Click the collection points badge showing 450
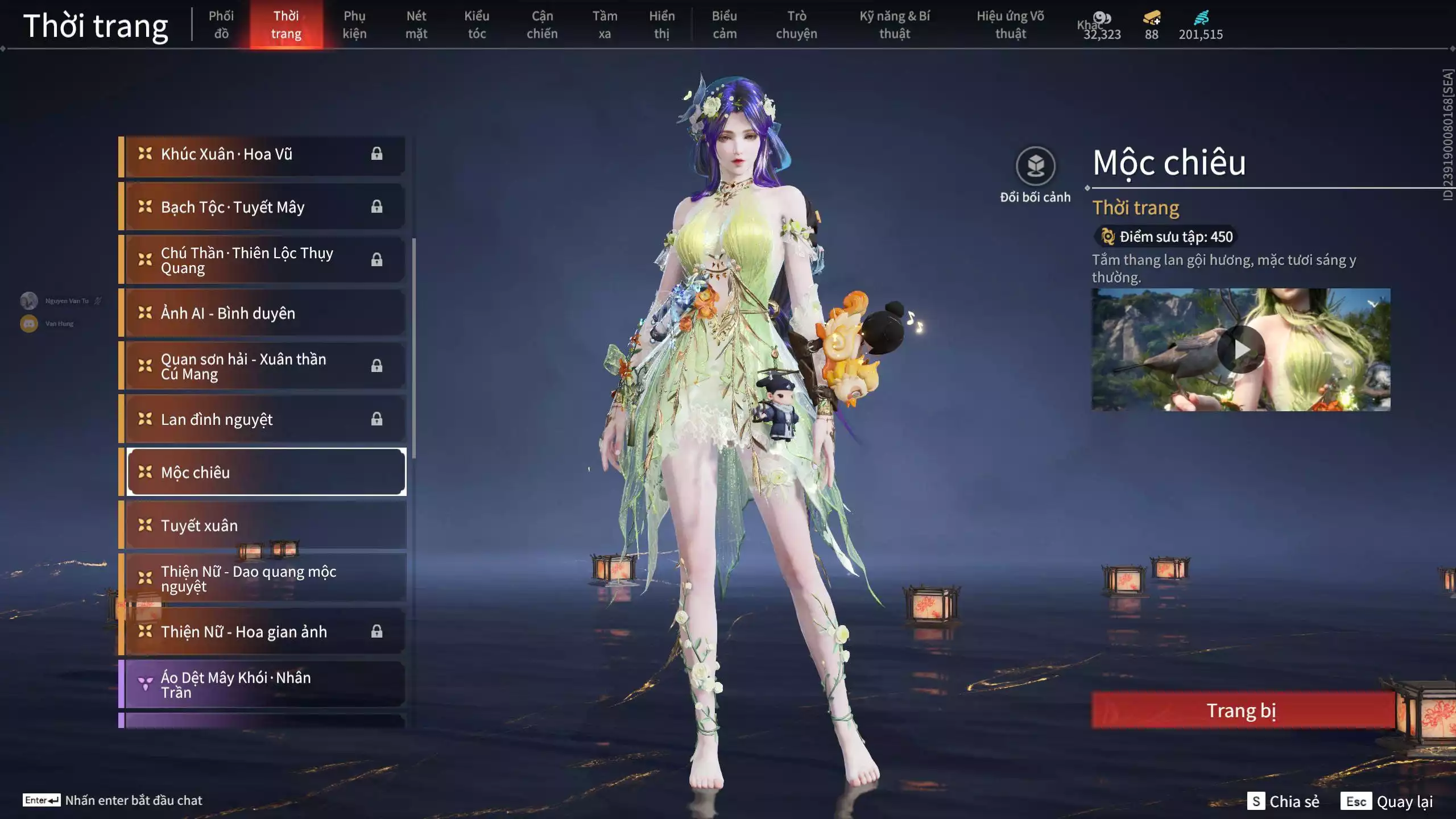1456x819 pixels. (x=1165, y=238)
